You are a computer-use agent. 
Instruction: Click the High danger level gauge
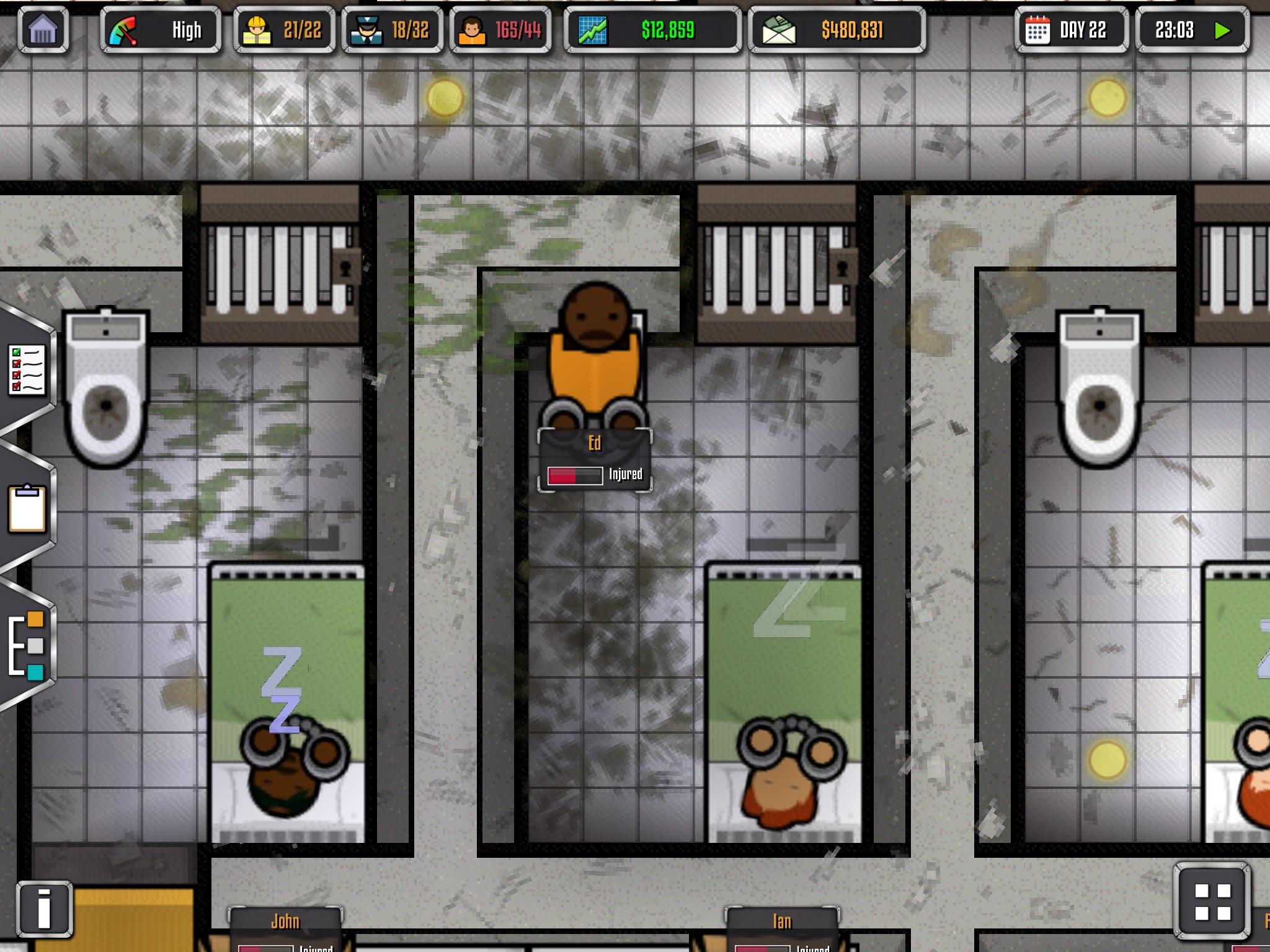[x=161, y=29]
